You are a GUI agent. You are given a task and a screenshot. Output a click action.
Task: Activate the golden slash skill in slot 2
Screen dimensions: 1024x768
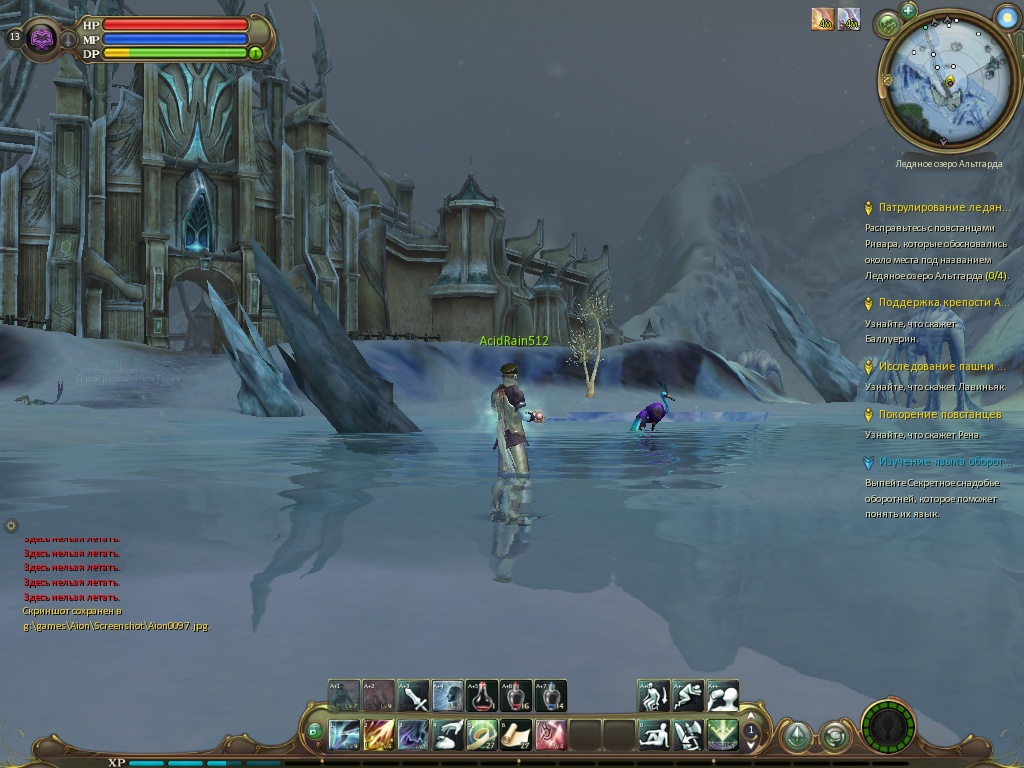pos(378,735)
